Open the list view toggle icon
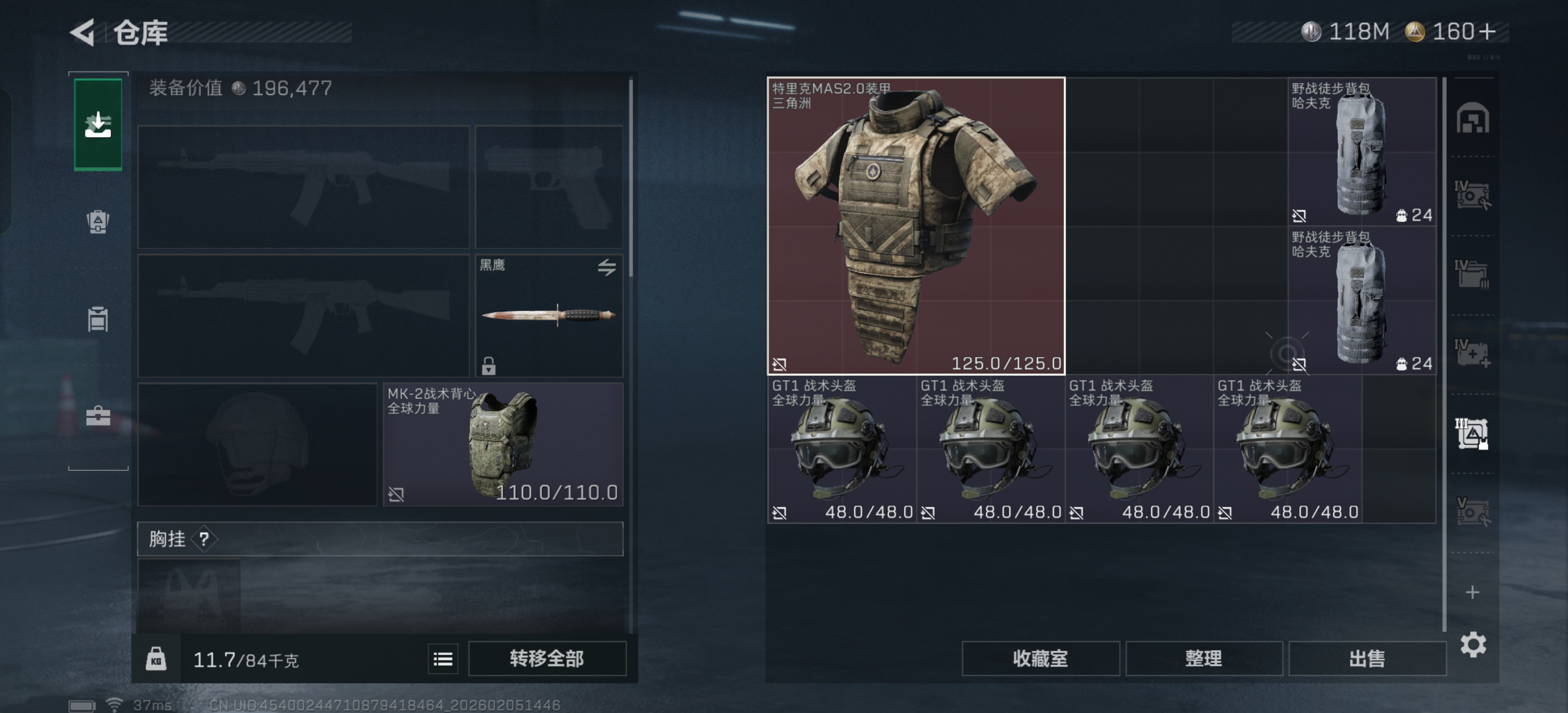The height and width of the screenshot is (713, 1568). tap(442, 658)
